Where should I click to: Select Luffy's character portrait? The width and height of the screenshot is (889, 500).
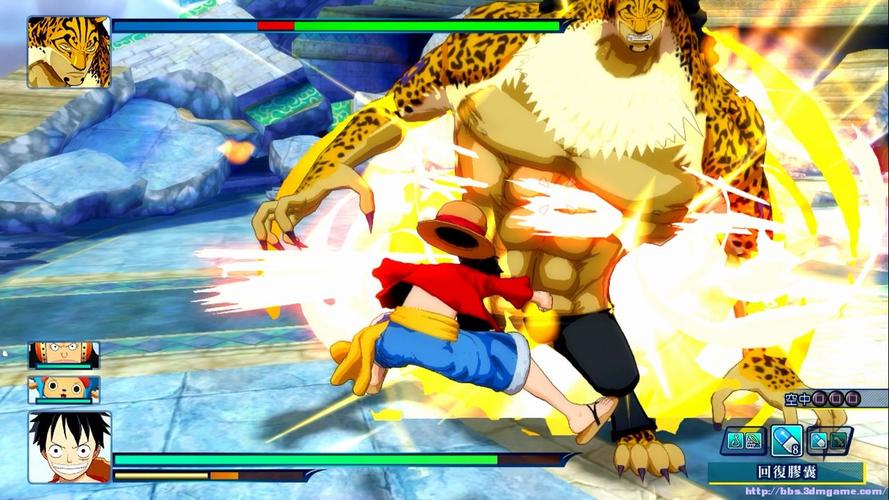(68, 448)
